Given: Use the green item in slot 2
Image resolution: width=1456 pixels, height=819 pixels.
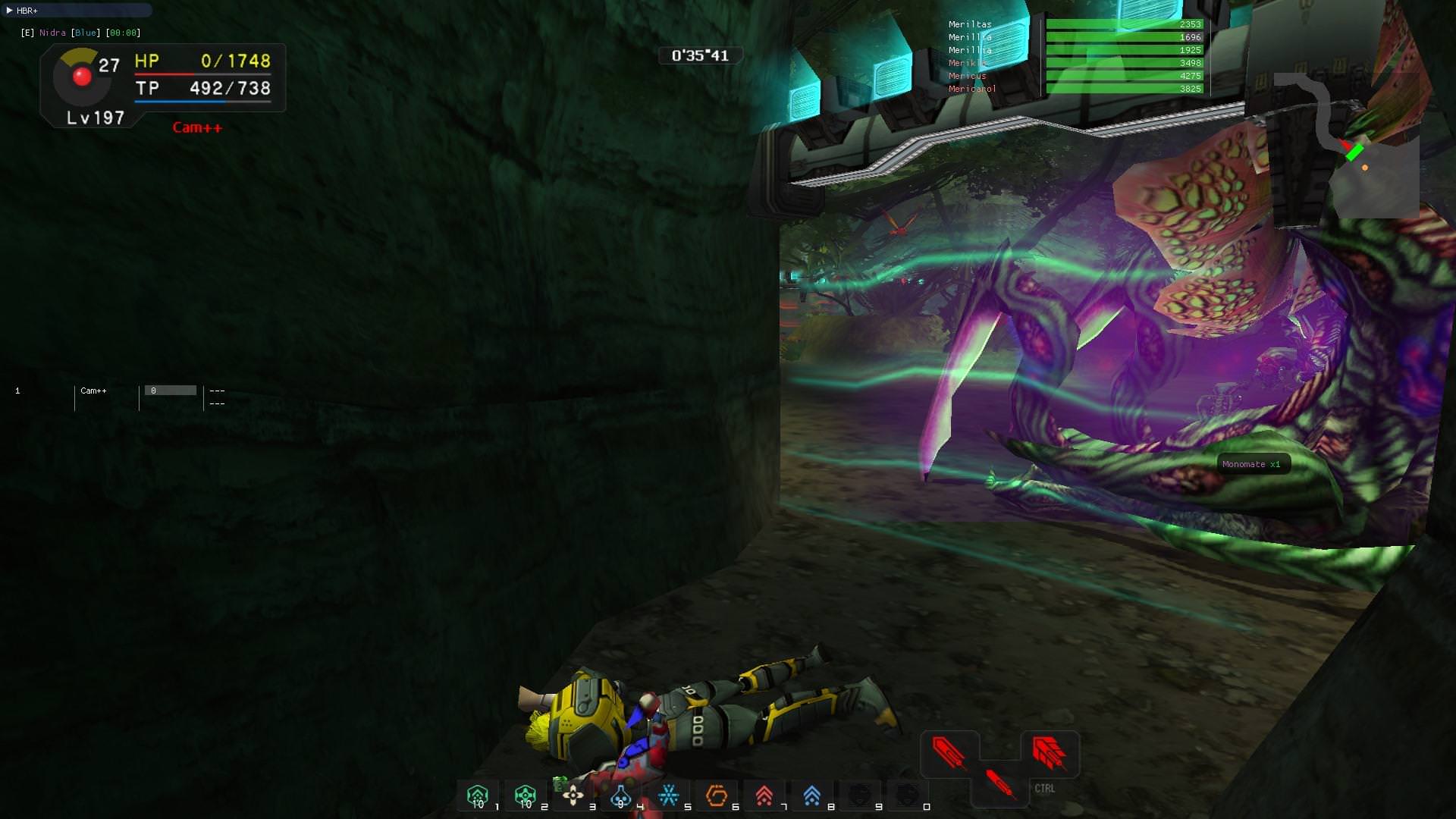Looking at the screenshot, I should pyautogui.click(x=526, y=795).
